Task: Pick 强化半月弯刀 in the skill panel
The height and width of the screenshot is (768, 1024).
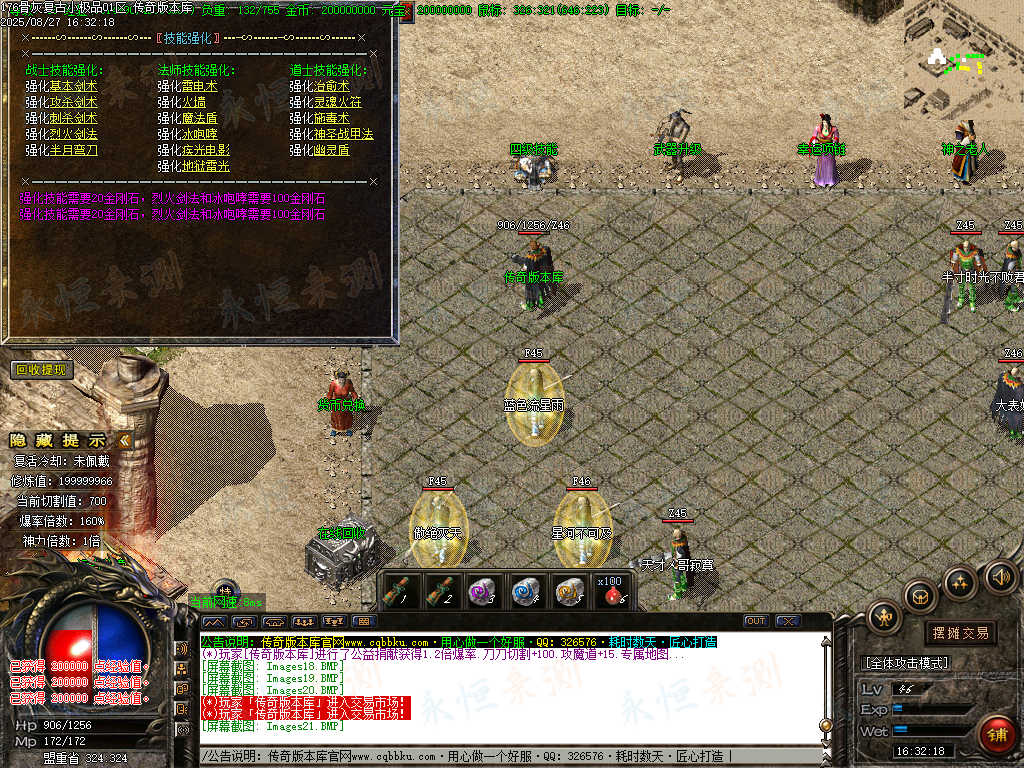Action: coord(61,150)
